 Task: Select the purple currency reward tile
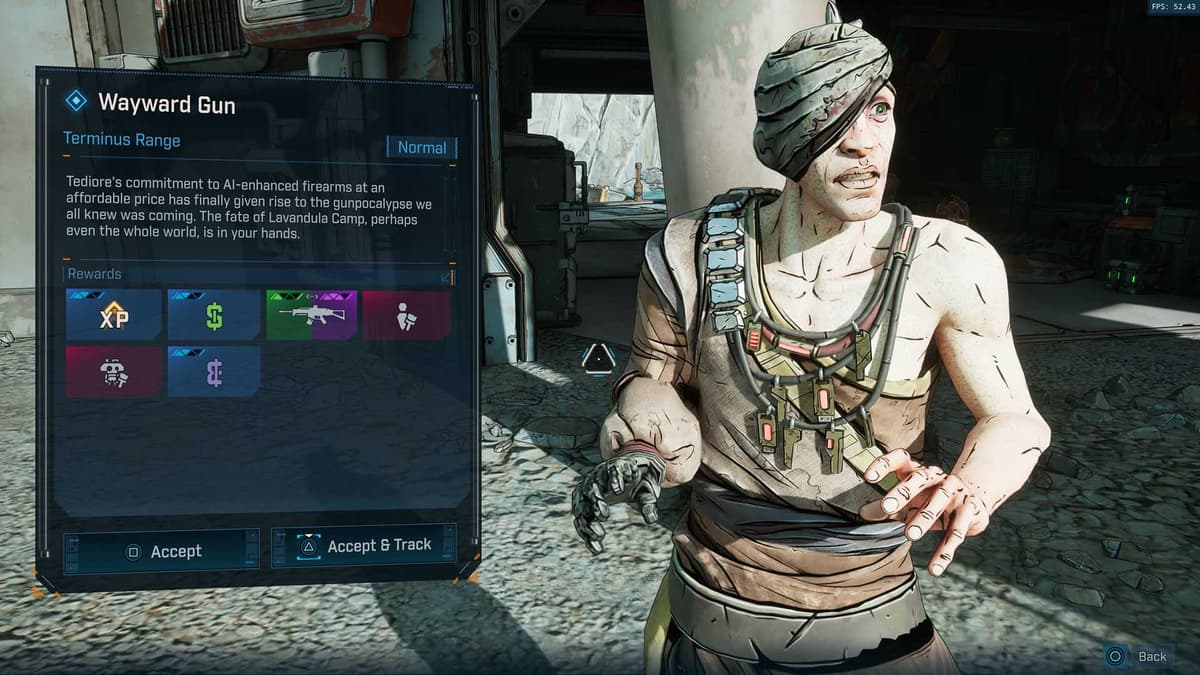pos(214,372)
